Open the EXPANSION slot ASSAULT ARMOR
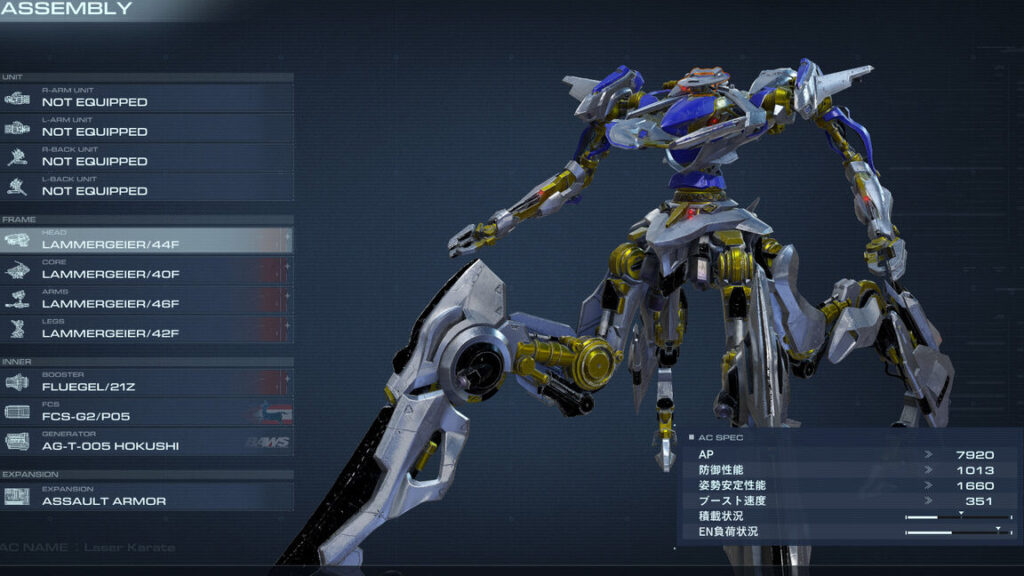1024x576 pixels. click(147, 497)
